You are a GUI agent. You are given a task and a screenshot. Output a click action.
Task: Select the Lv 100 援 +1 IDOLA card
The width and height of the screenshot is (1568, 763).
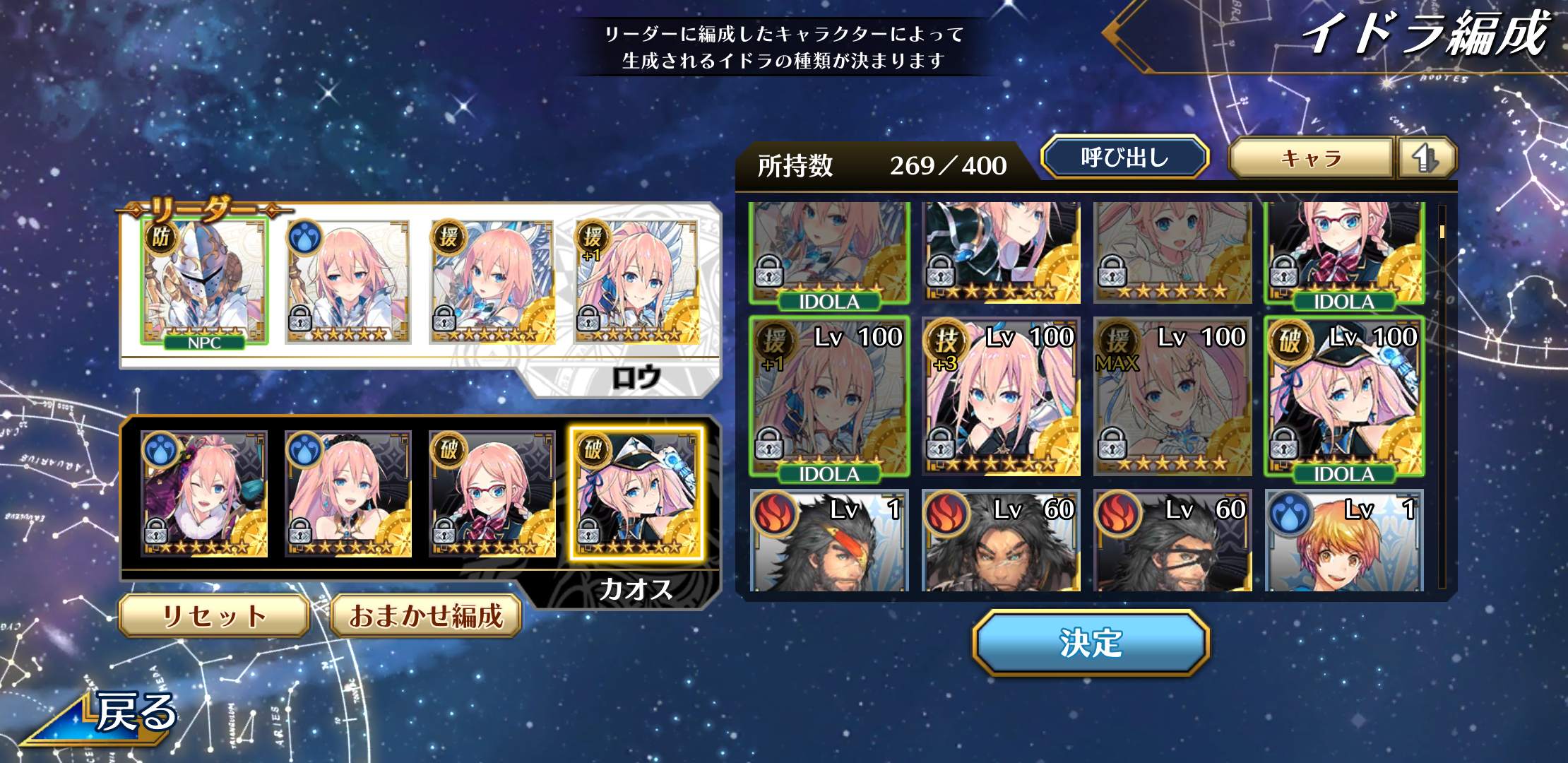pos(829,396)
